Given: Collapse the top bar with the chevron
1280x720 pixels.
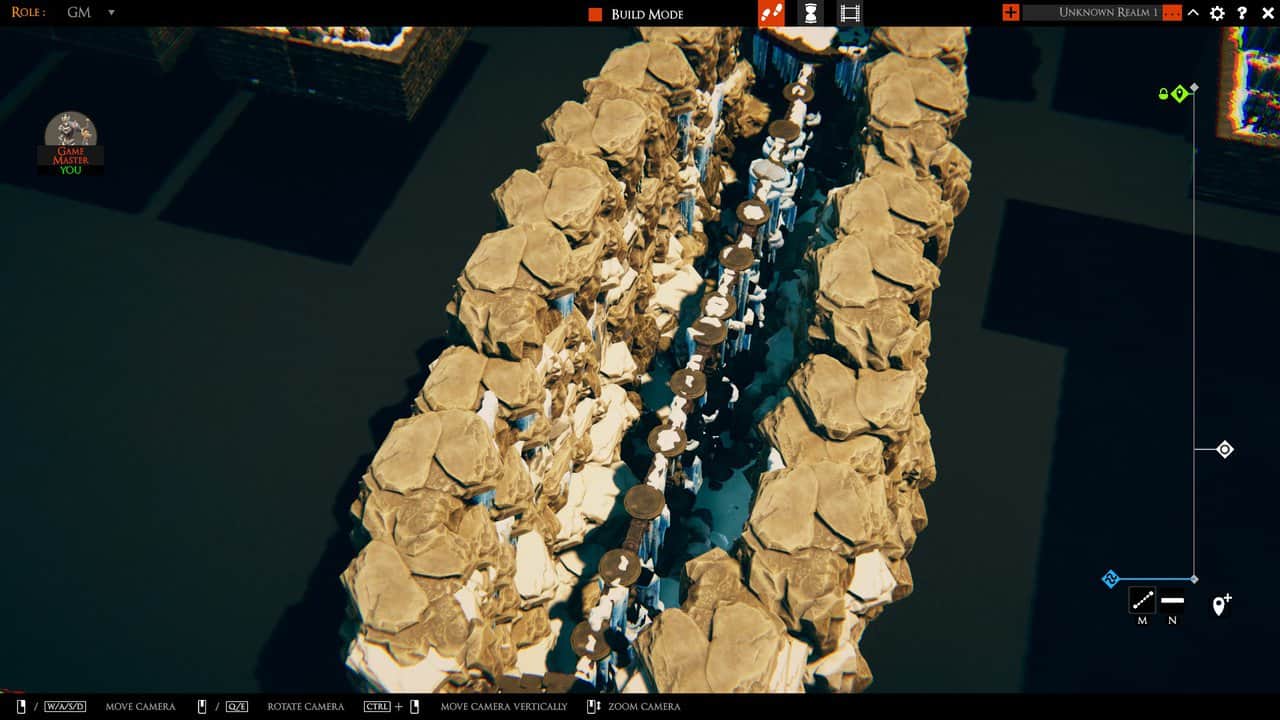Looking at the screenshot, I should [1192, 13].
